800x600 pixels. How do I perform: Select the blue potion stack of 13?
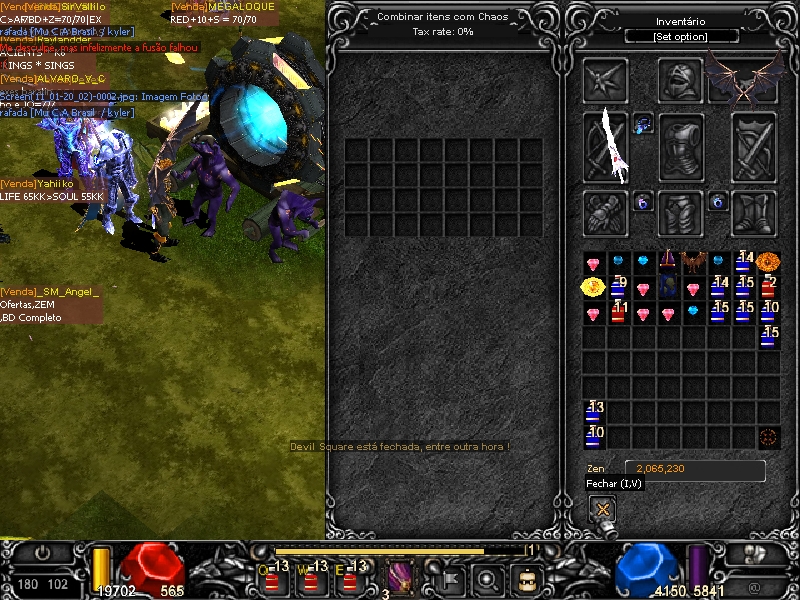(594, 412)
